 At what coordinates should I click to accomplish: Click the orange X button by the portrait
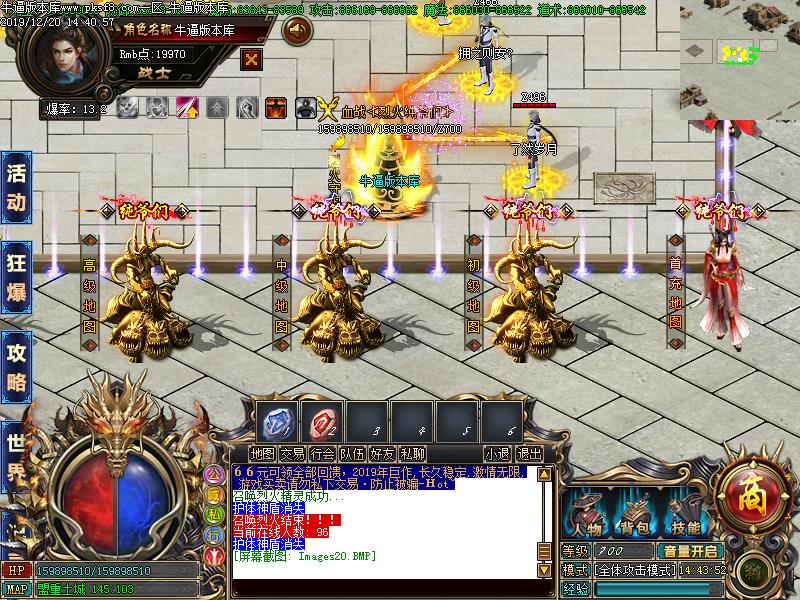(x=251, y=56)
